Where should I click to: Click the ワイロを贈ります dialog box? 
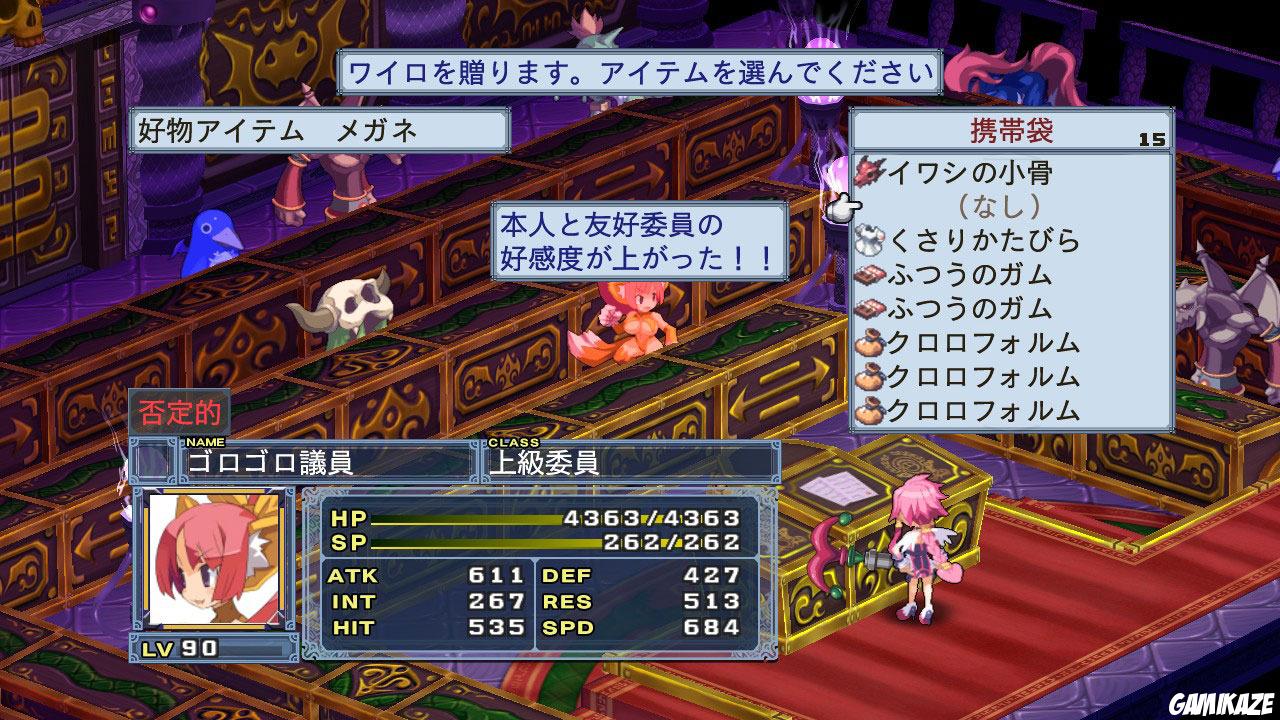coord(640,71)
